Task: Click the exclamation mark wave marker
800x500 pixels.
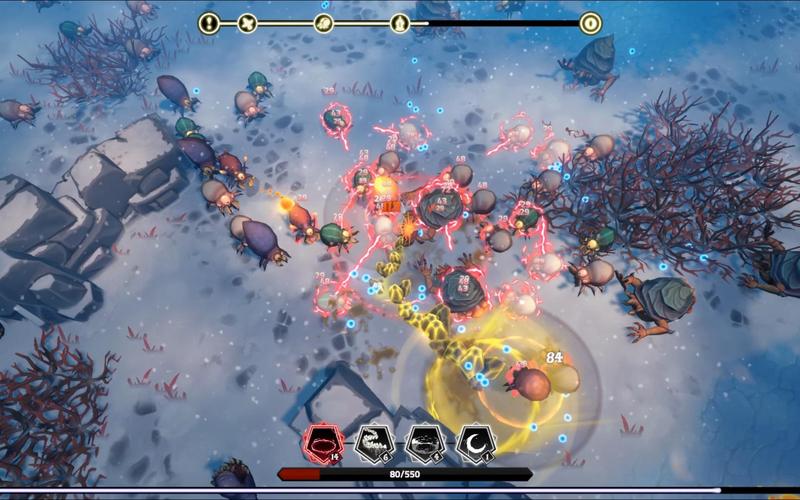Action: pos(209,22)
